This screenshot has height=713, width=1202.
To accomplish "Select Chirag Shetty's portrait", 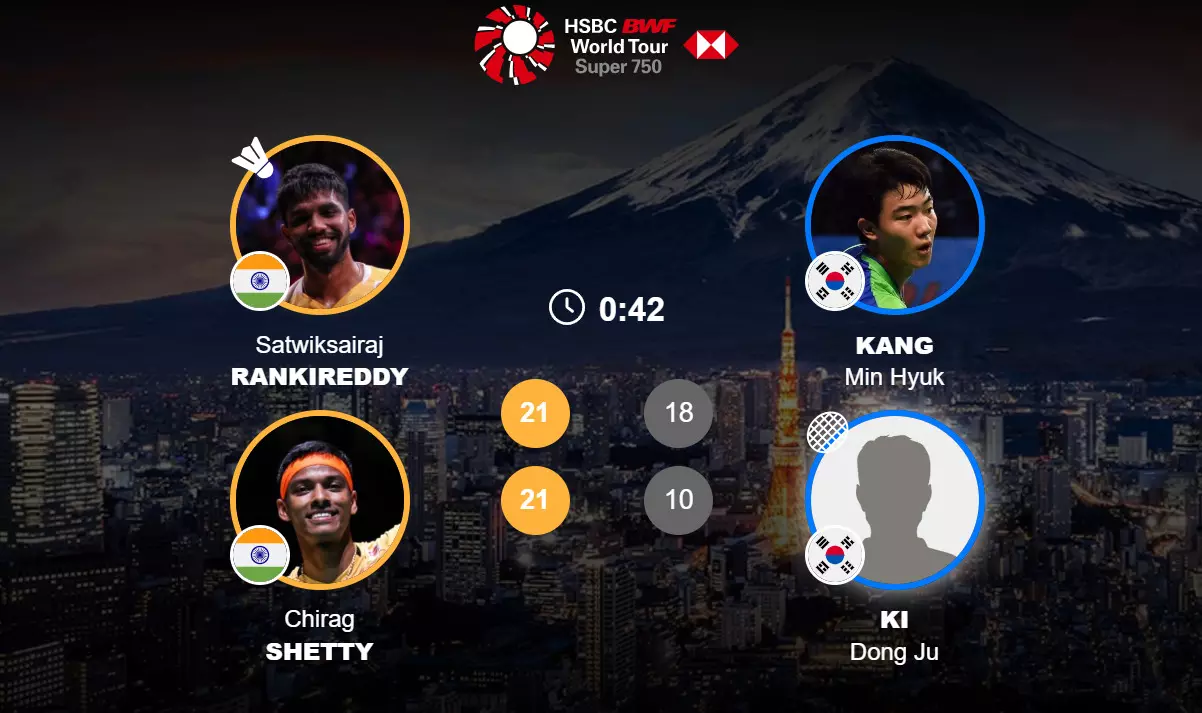I will 320,499.
